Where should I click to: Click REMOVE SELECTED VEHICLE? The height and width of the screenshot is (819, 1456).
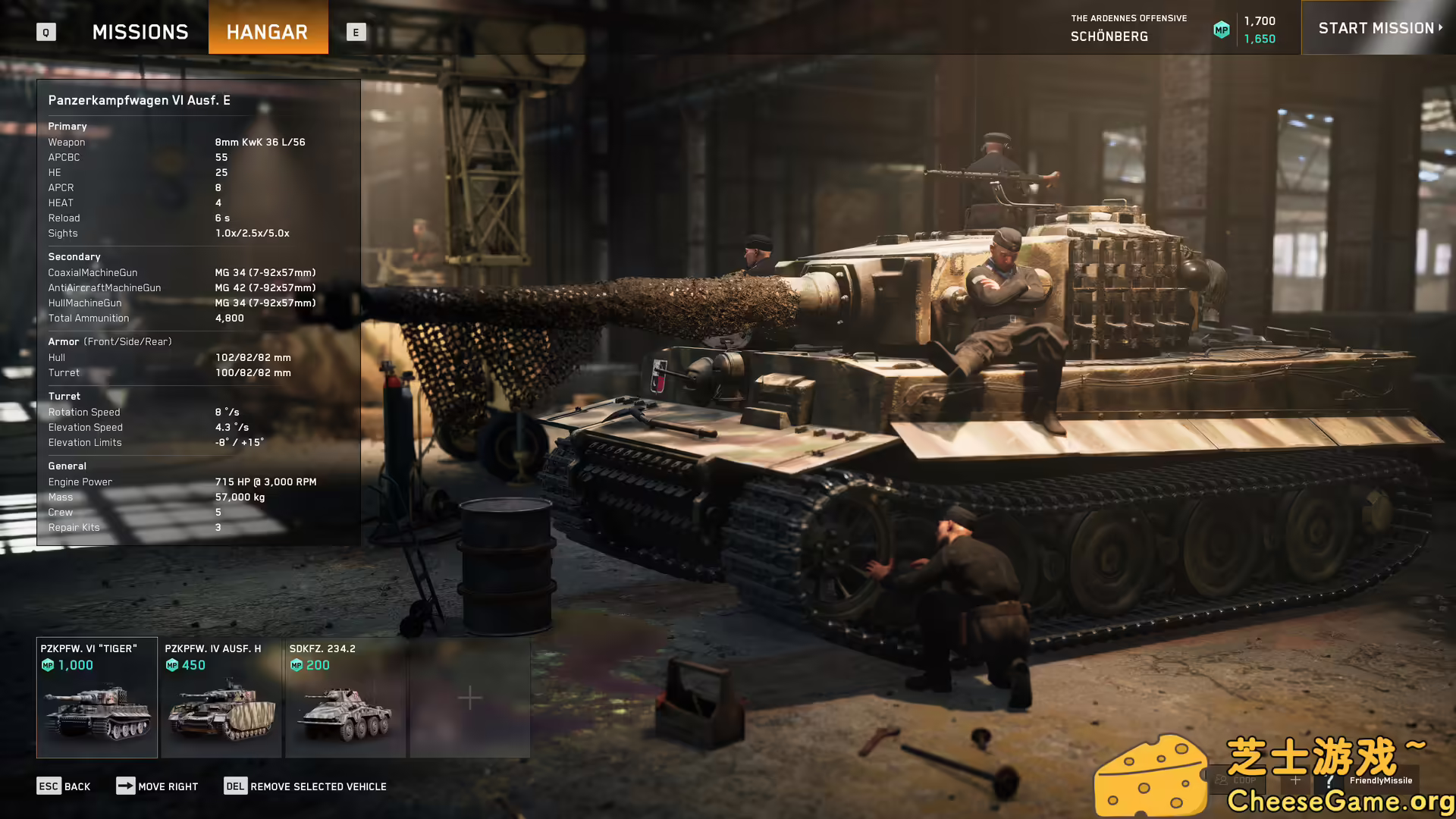(x=318, y=786)
